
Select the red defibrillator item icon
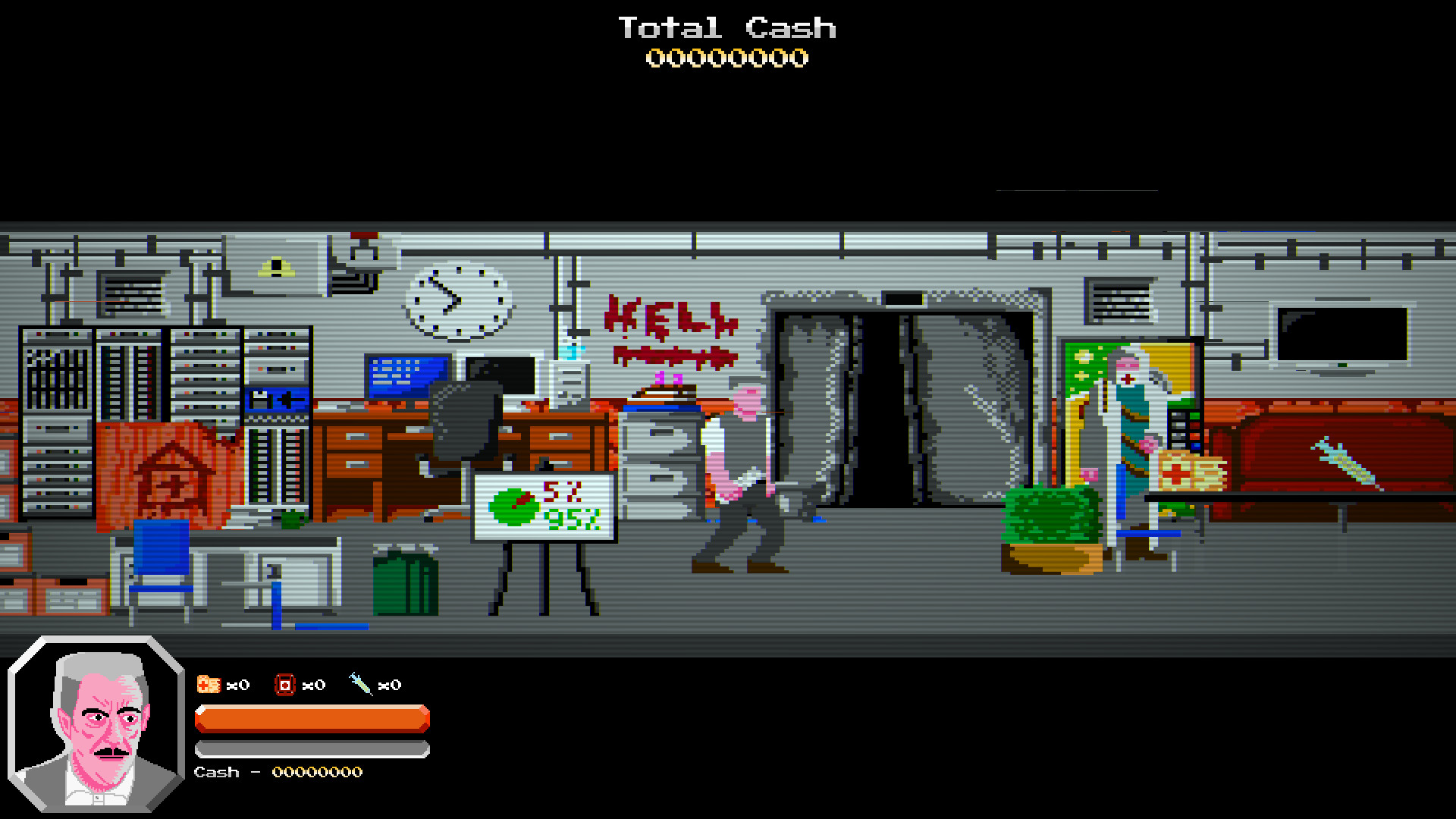point(284,684)
